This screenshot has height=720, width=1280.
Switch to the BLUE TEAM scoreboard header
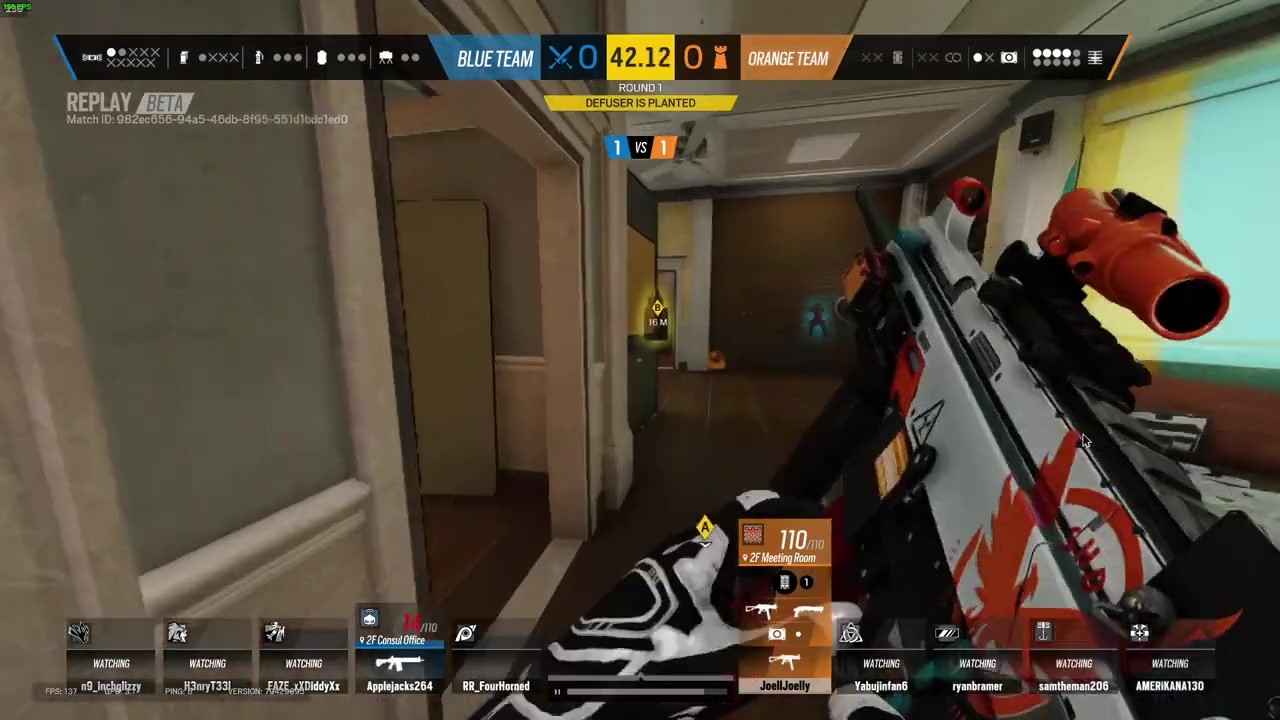point(495,57)
